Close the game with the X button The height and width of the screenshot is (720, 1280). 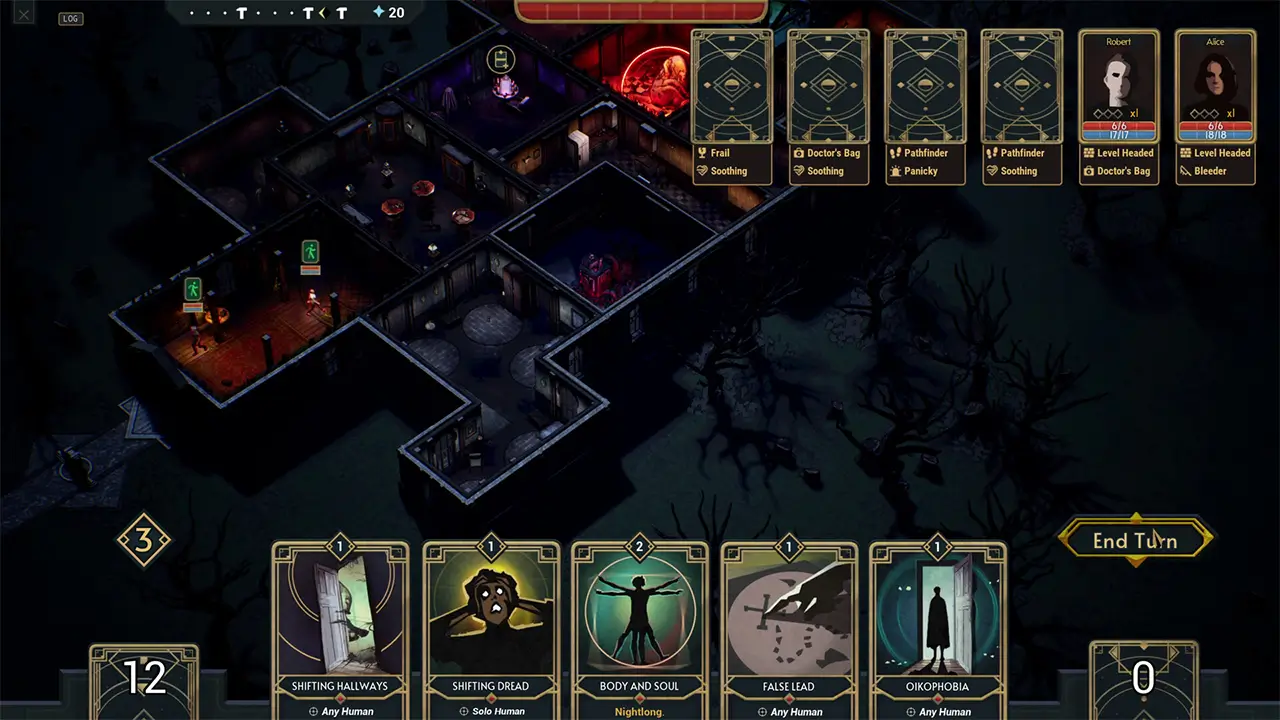click(x=24, y=13)
